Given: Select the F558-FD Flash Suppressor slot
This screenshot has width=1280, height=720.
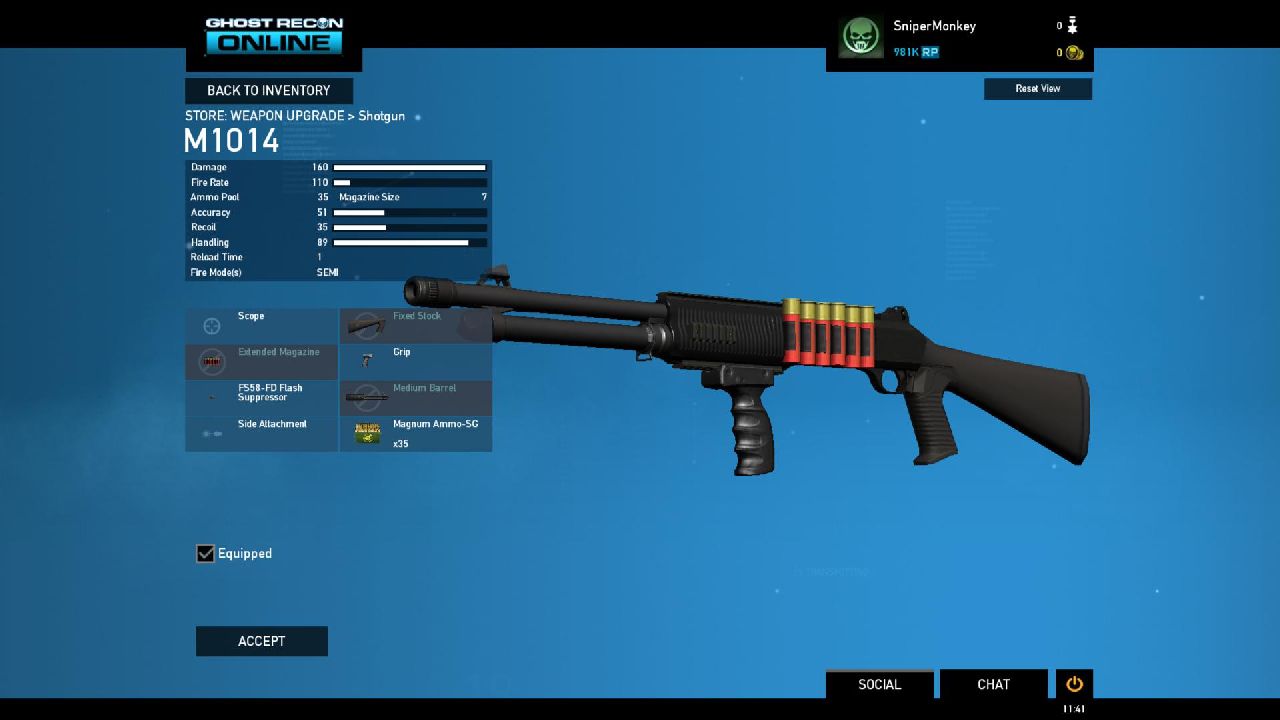Looking at the screenshot, I should pyautogui.click(x=262, y=397).
